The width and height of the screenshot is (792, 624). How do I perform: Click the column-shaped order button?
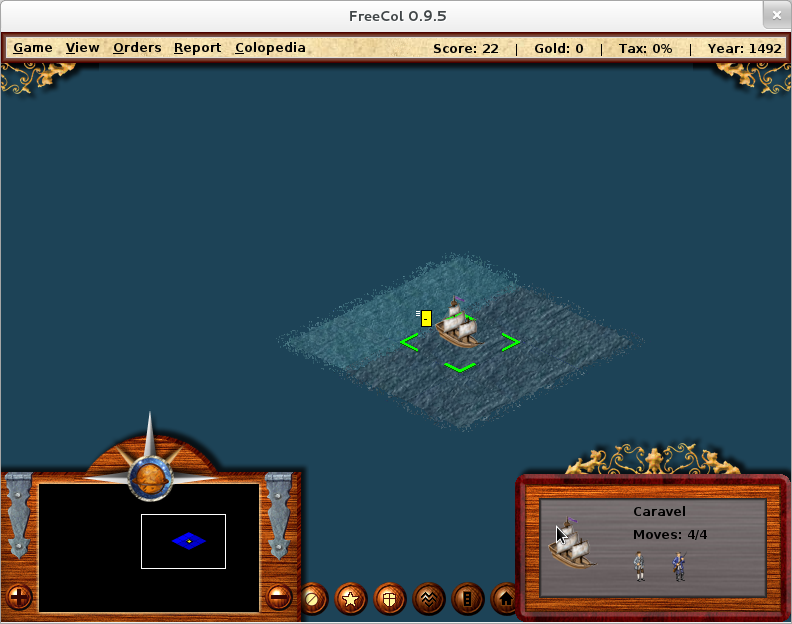pyautogui.click(x=468, y=599)
